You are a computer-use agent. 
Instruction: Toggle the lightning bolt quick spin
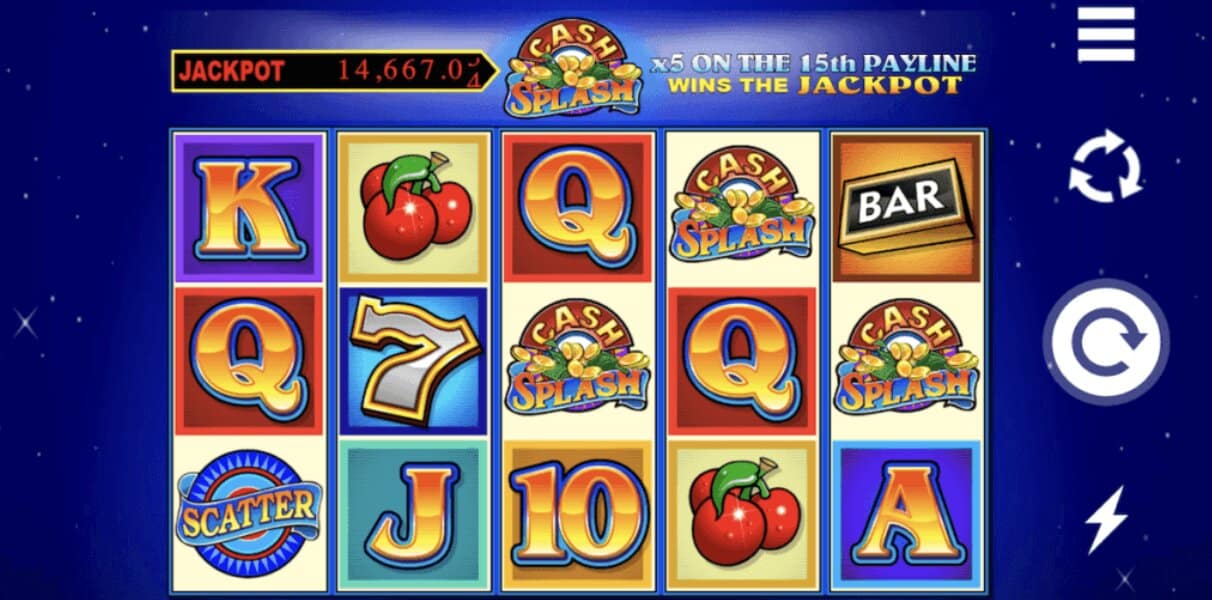pyautogui.click(x=1106, y=519)
